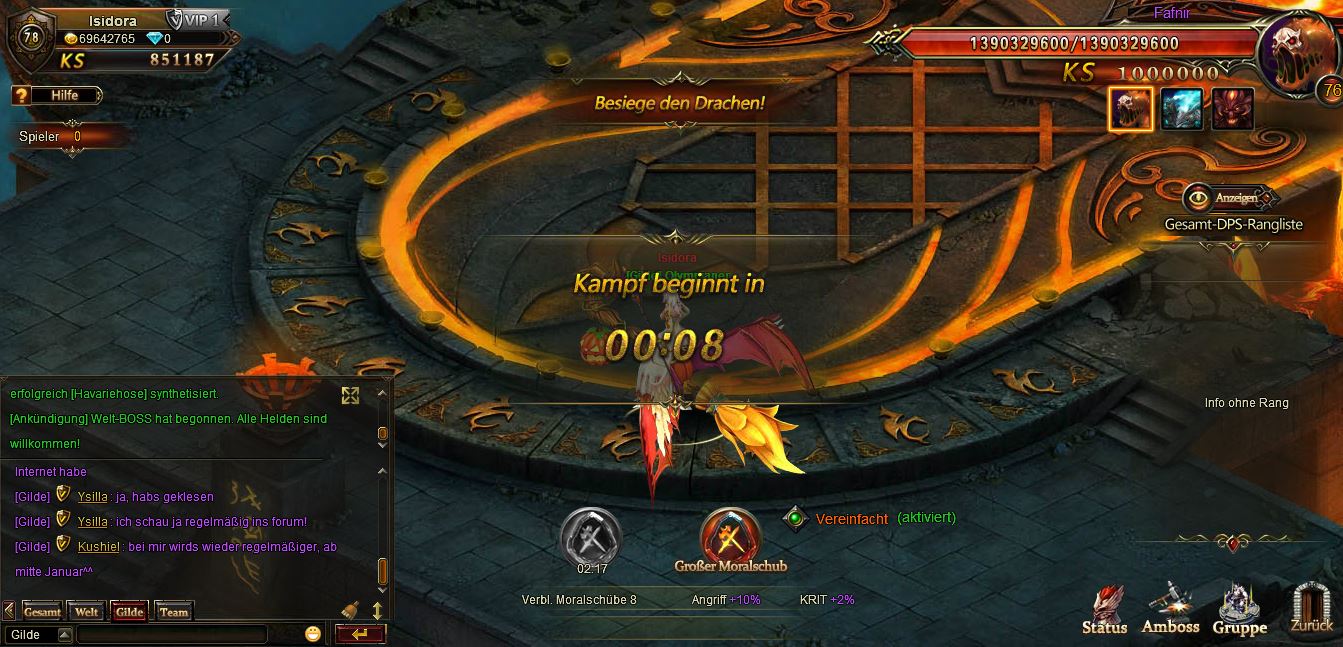
Task: Clear chat with the broom icon
Action: 350,609
